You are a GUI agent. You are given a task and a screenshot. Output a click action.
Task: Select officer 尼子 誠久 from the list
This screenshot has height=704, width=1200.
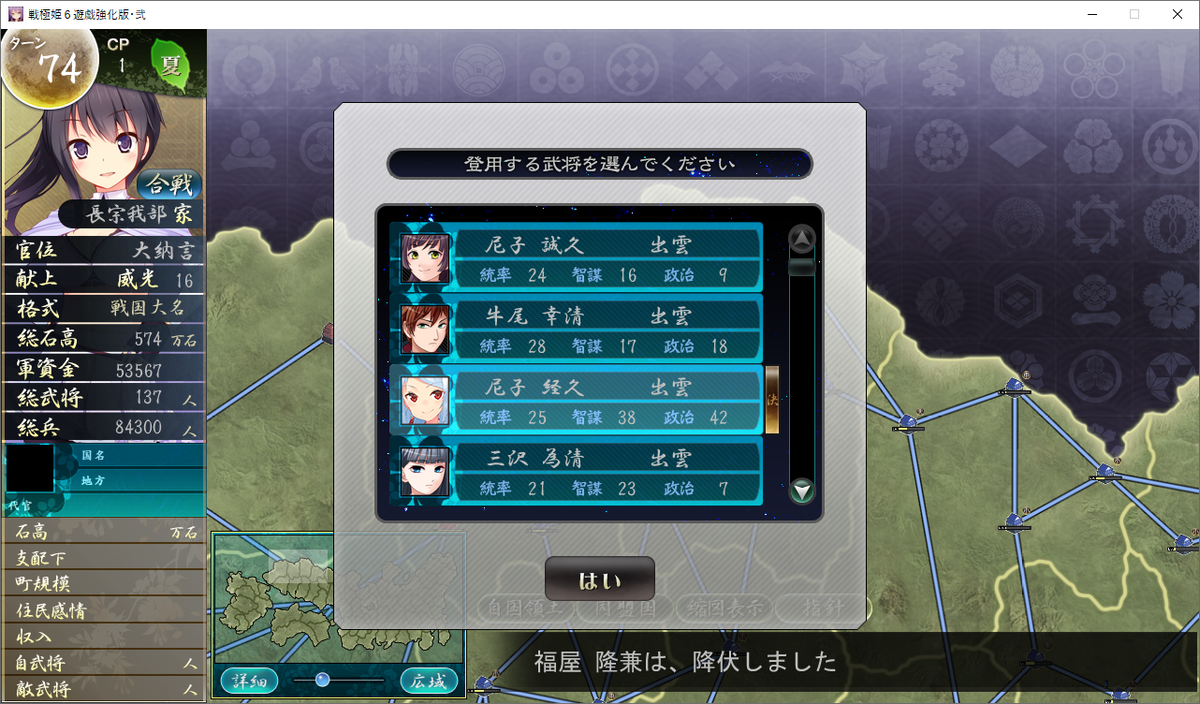coord(577,258)
